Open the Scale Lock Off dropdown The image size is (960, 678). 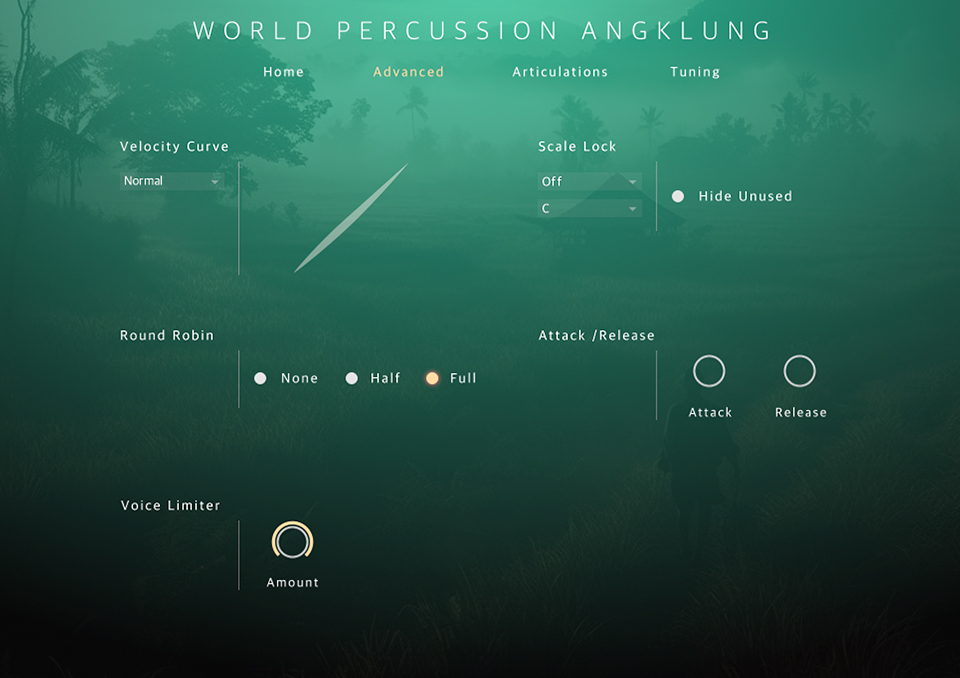589,181
